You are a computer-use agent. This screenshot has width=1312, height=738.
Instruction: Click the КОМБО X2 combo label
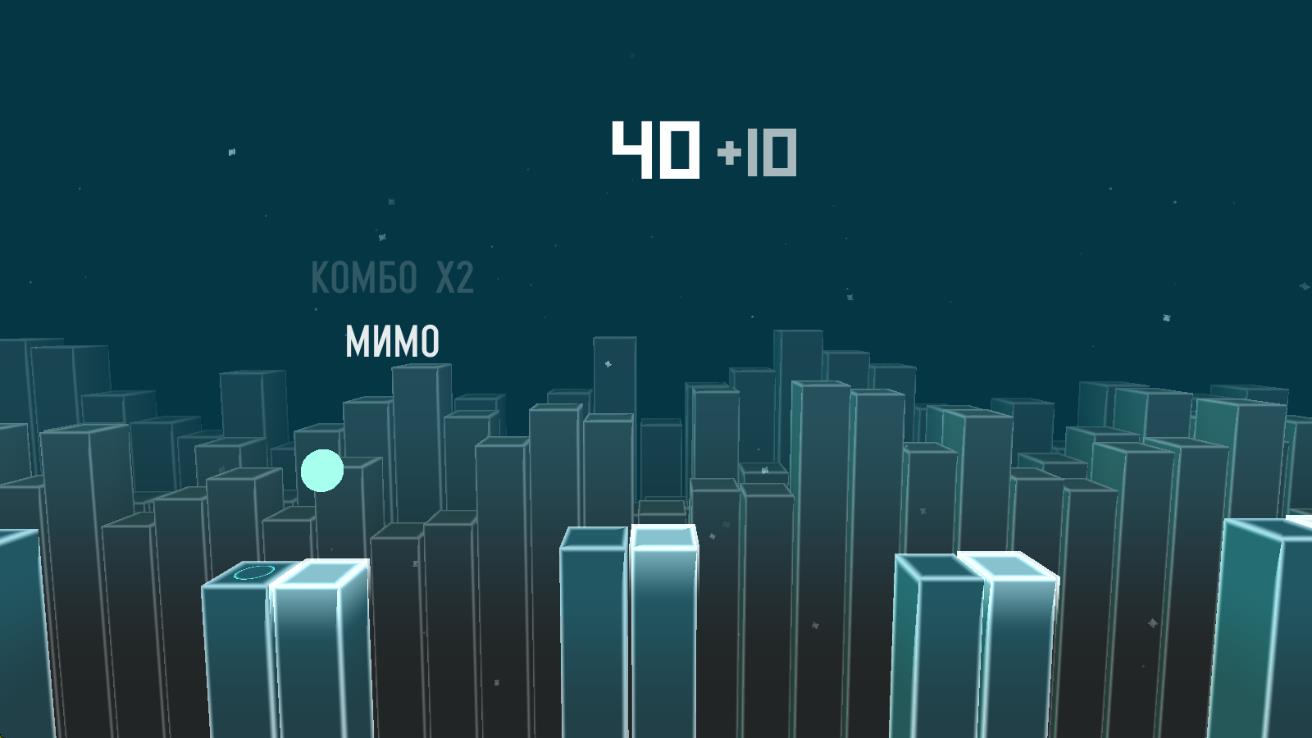point(394,277)
